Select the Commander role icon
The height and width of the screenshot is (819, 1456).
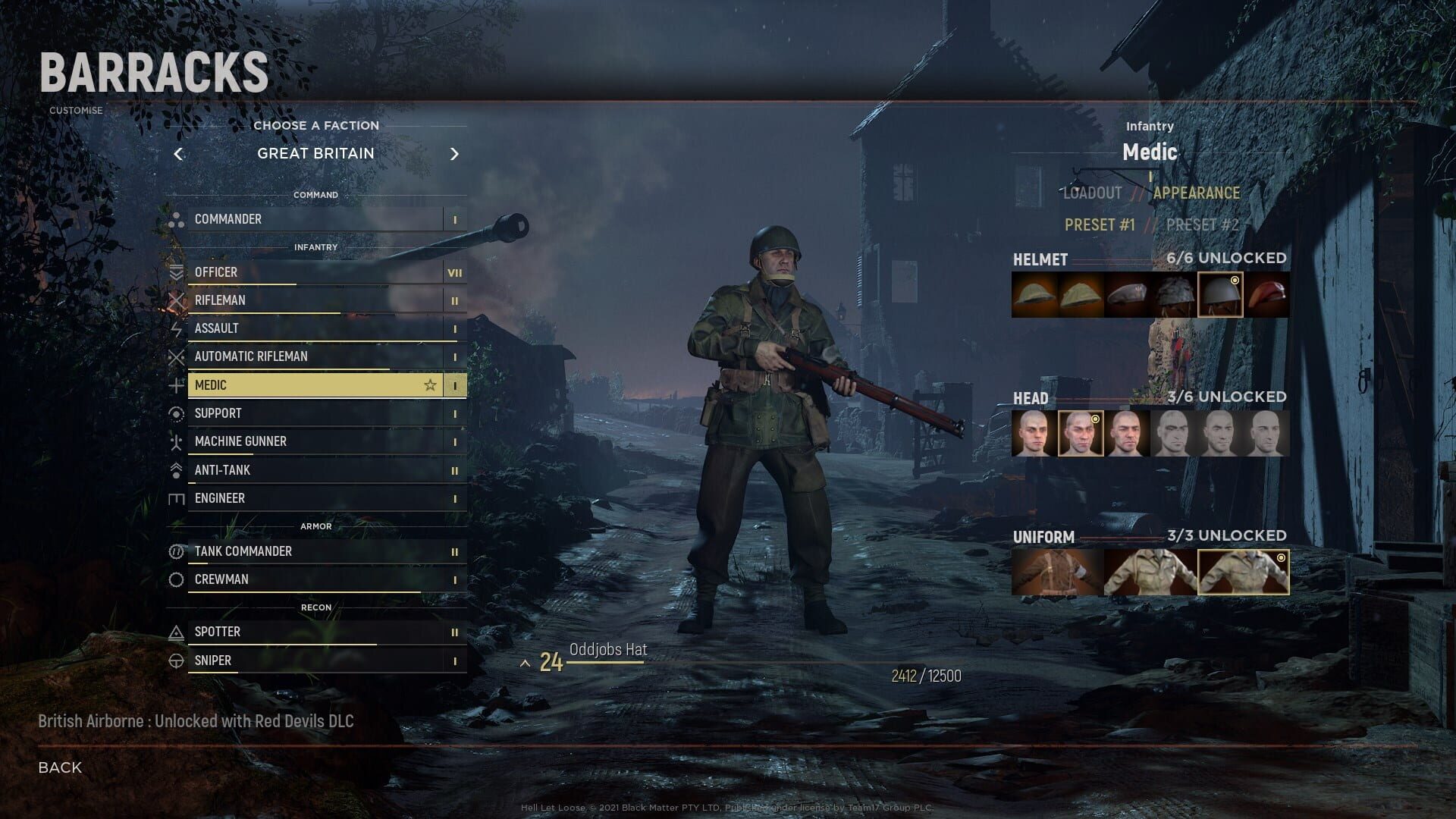176,219
